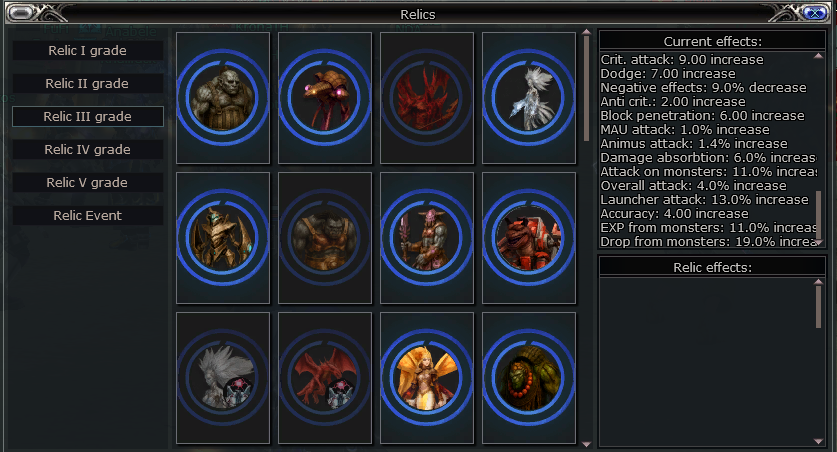Show Relic IV grade relics
The image size is (837, 452).
(88, 149)
